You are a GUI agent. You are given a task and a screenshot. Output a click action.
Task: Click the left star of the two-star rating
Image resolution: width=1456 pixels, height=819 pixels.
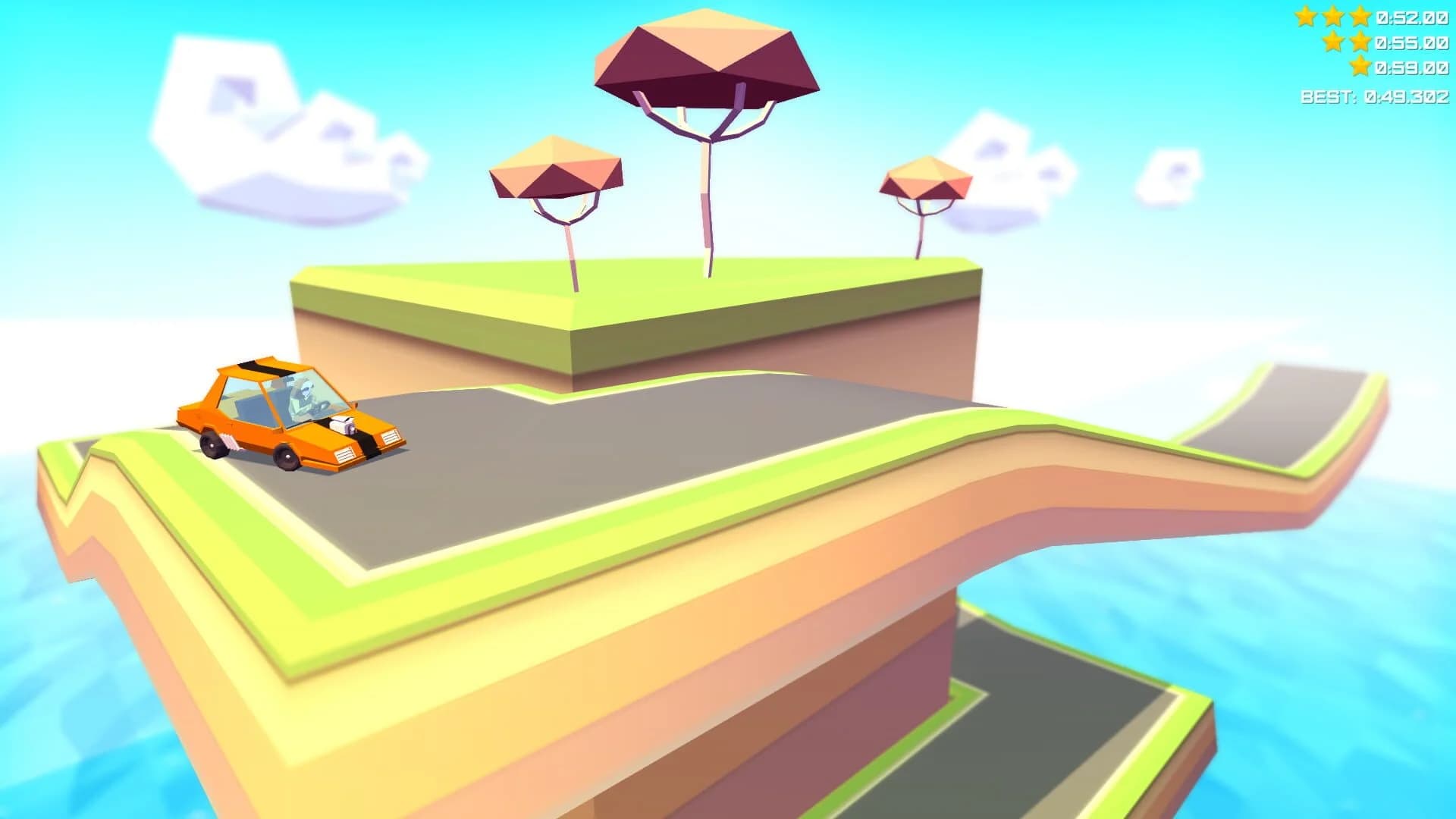1332,42
